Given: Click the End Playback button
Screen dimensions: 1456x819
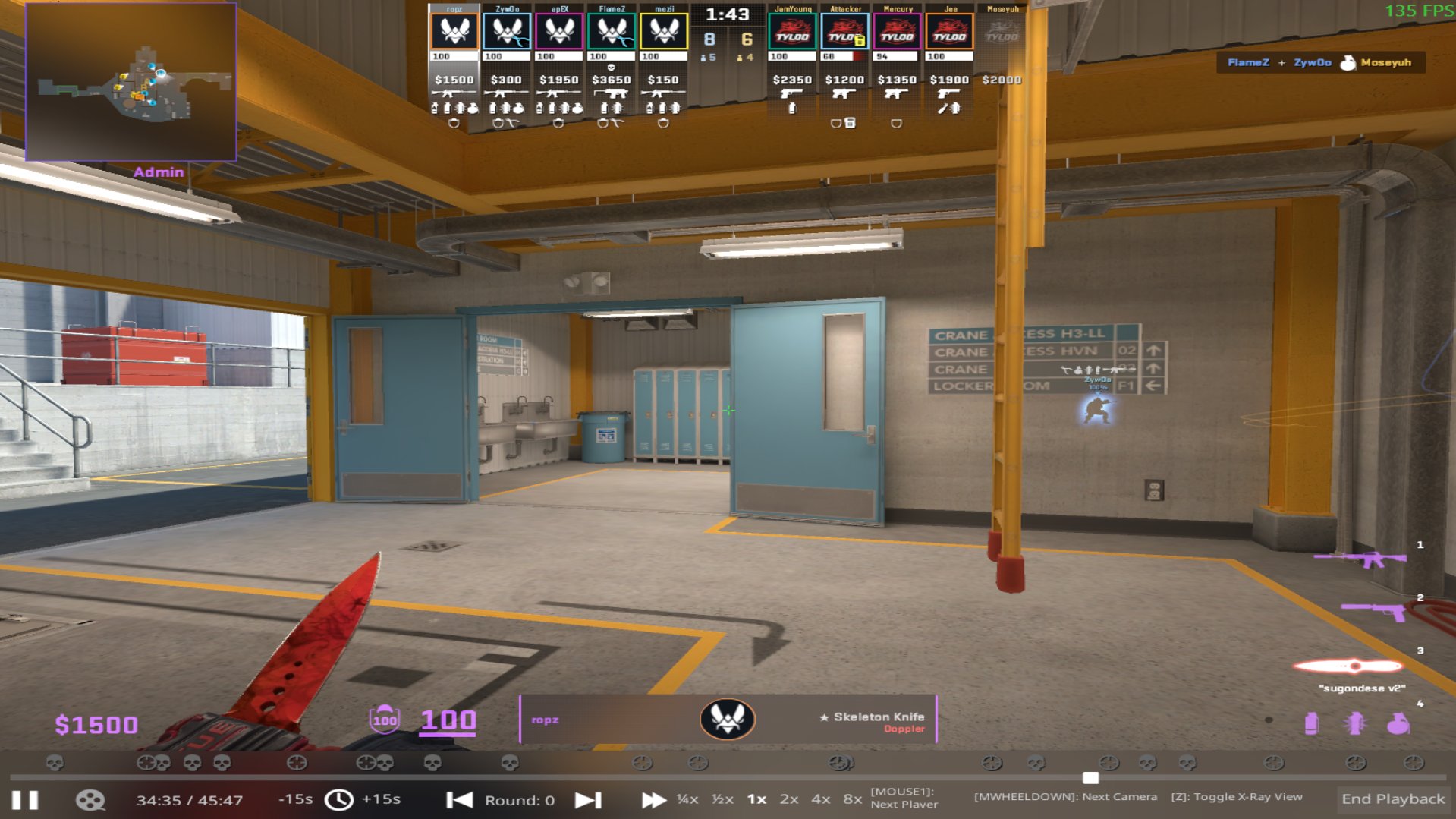Looking at the screenshot, I should (1392, 799).
